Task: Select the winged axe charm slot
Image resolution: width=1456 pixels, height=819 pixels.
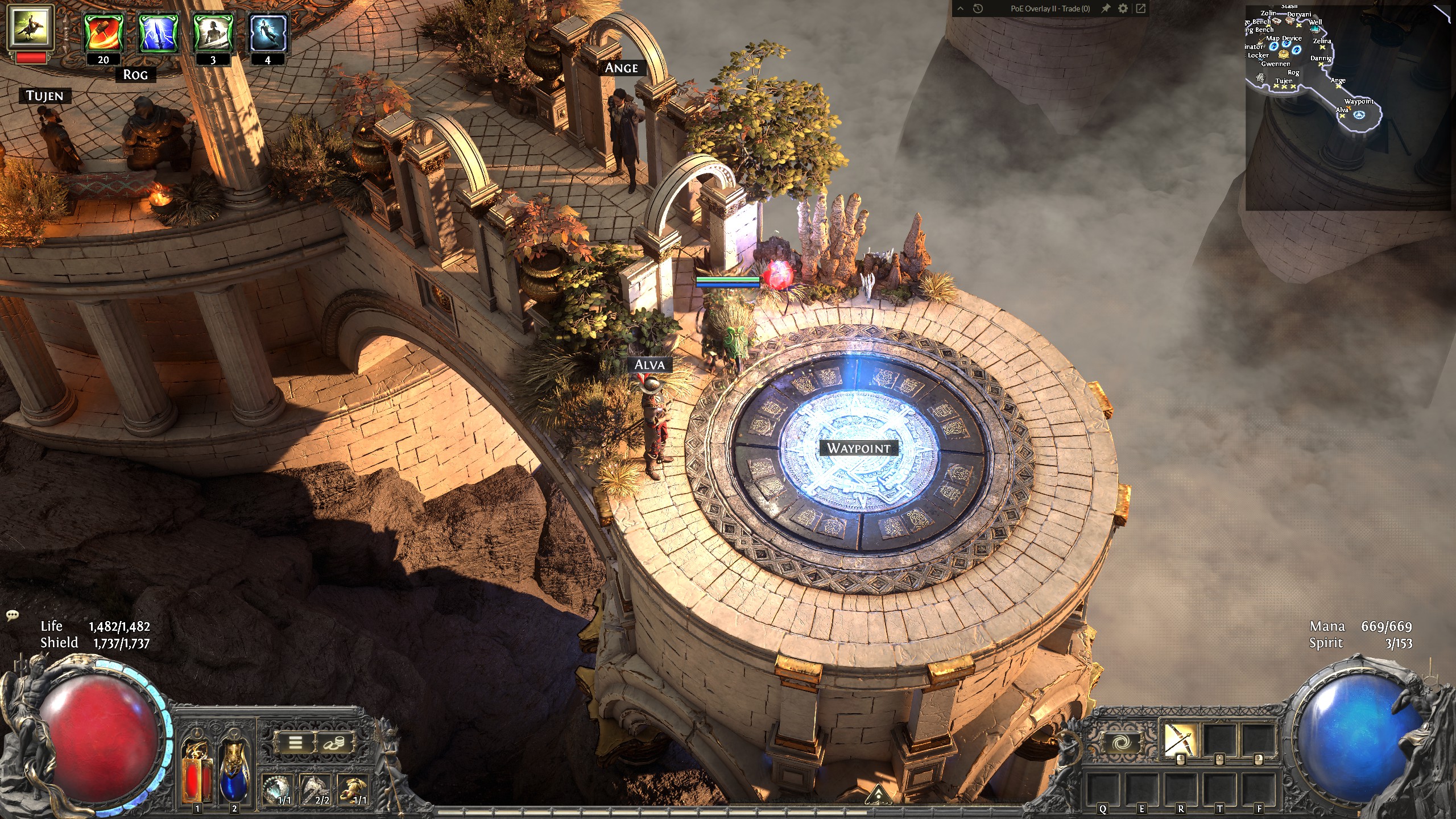Action: tap(316, 789)
